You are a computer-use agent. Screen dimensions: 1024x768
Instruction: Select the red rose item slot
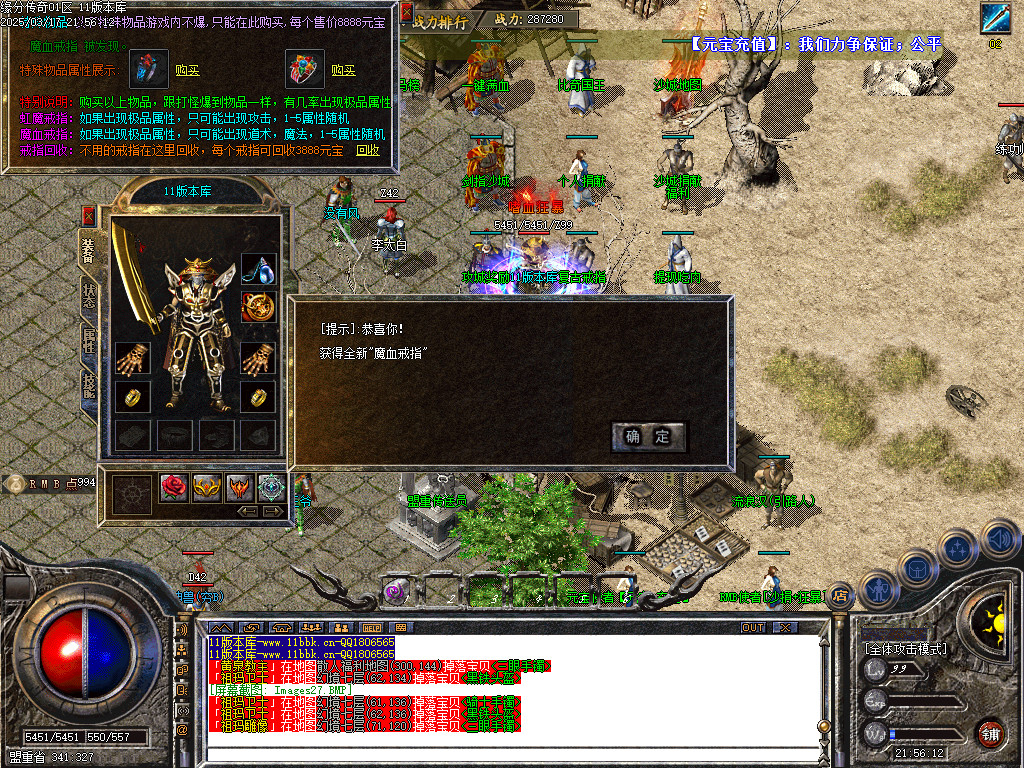coord(174,488)
